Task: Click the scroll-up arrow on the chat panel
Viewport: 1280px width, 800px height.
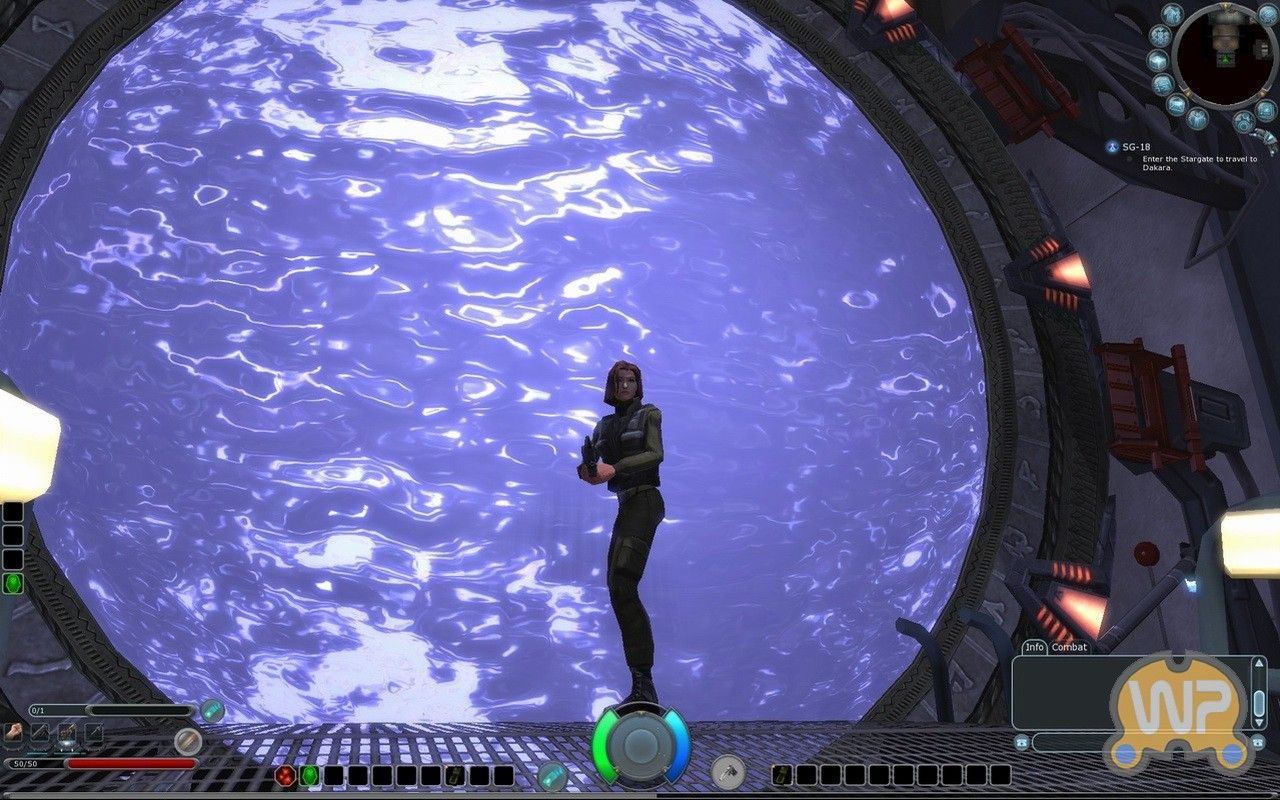Action: (x=1259, y=663)
